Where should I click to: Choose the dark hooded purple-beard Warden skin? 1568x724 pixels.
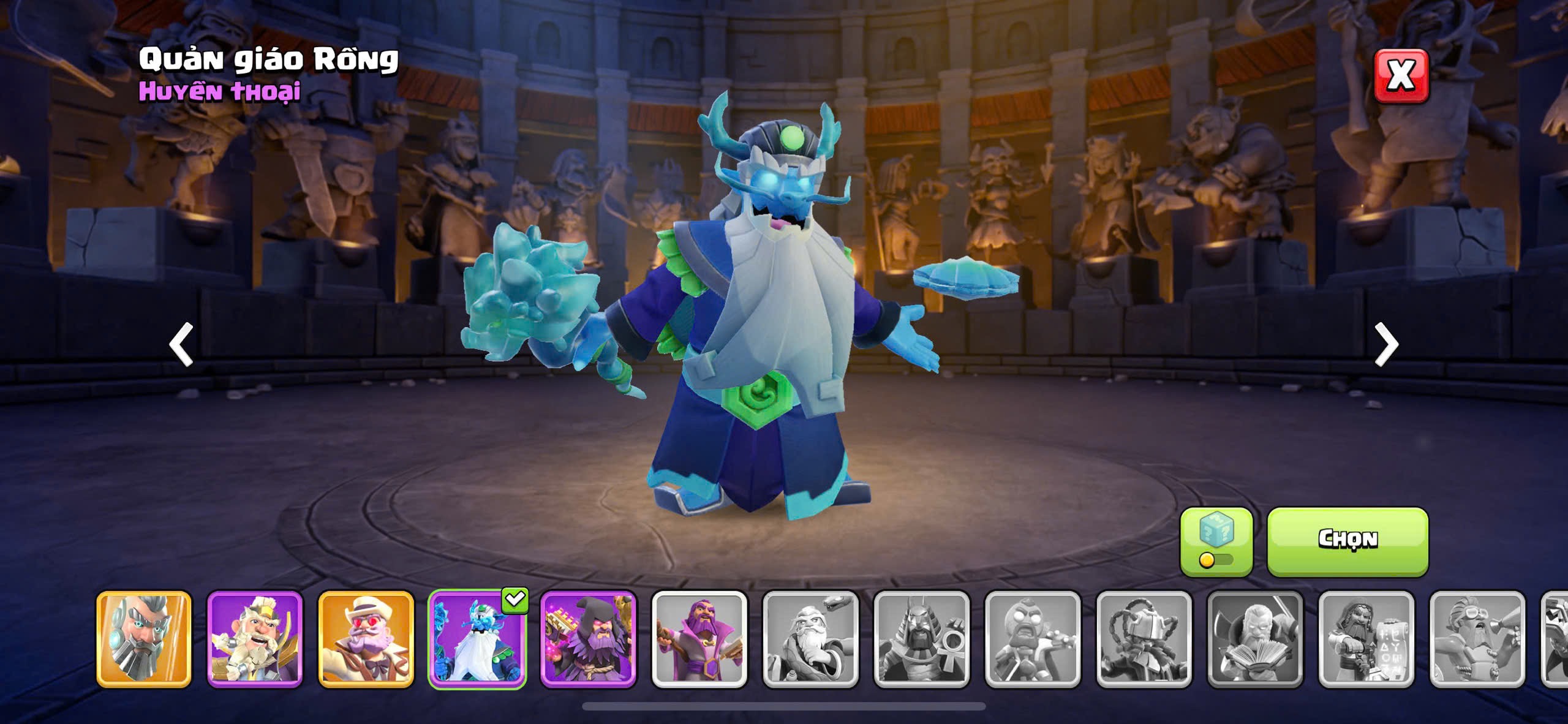[588, 638]
